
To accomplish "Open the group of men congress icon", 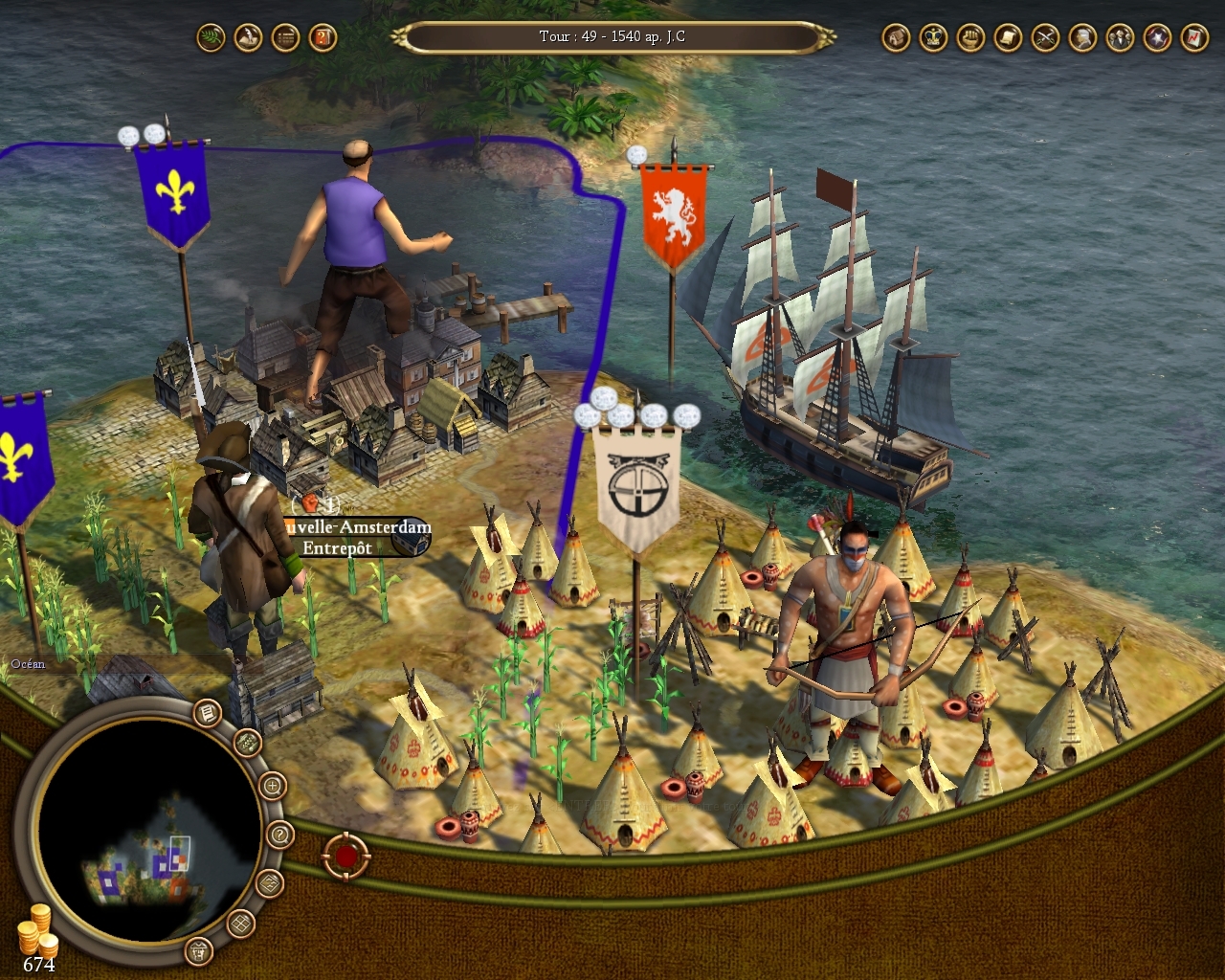I will 1120,38.
